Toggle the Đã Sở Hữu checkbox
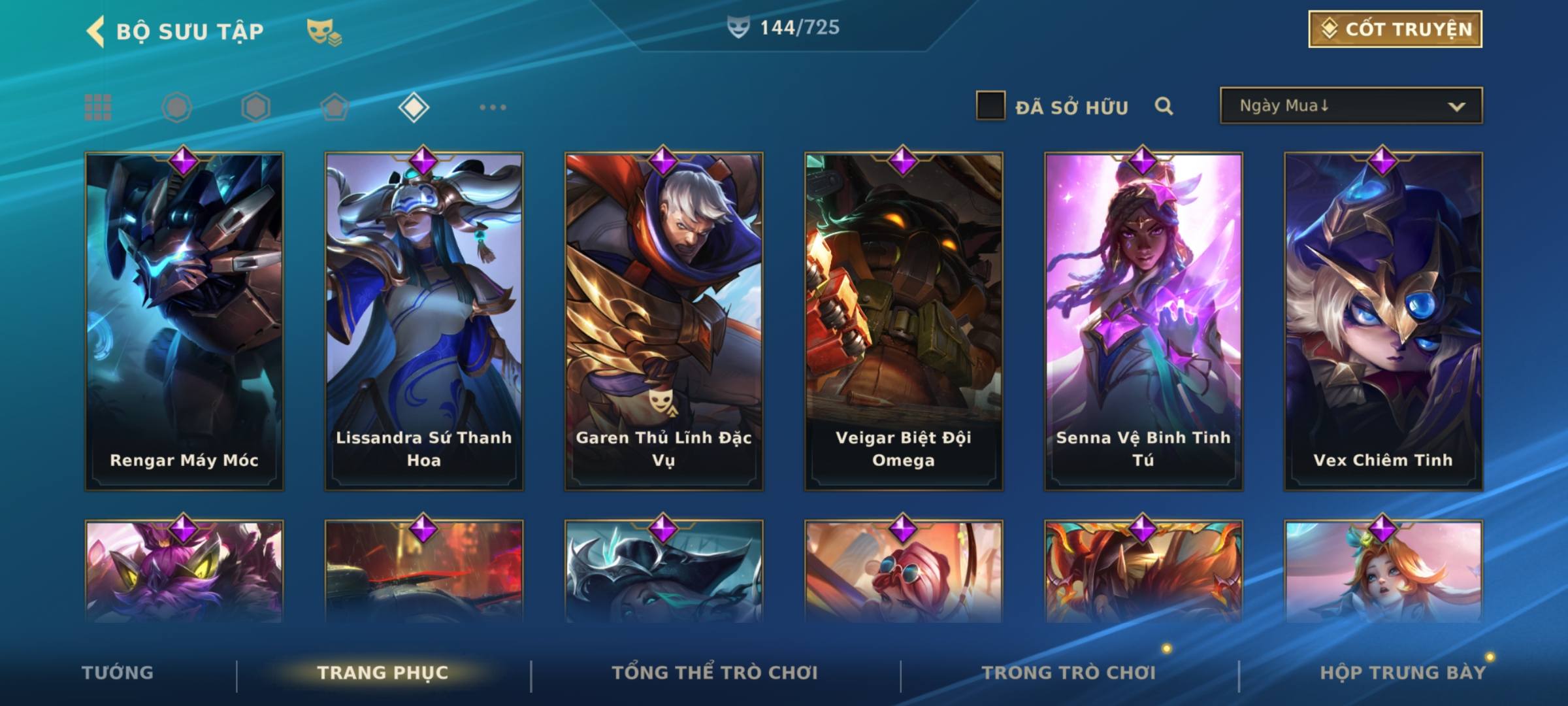 point(990,106)
